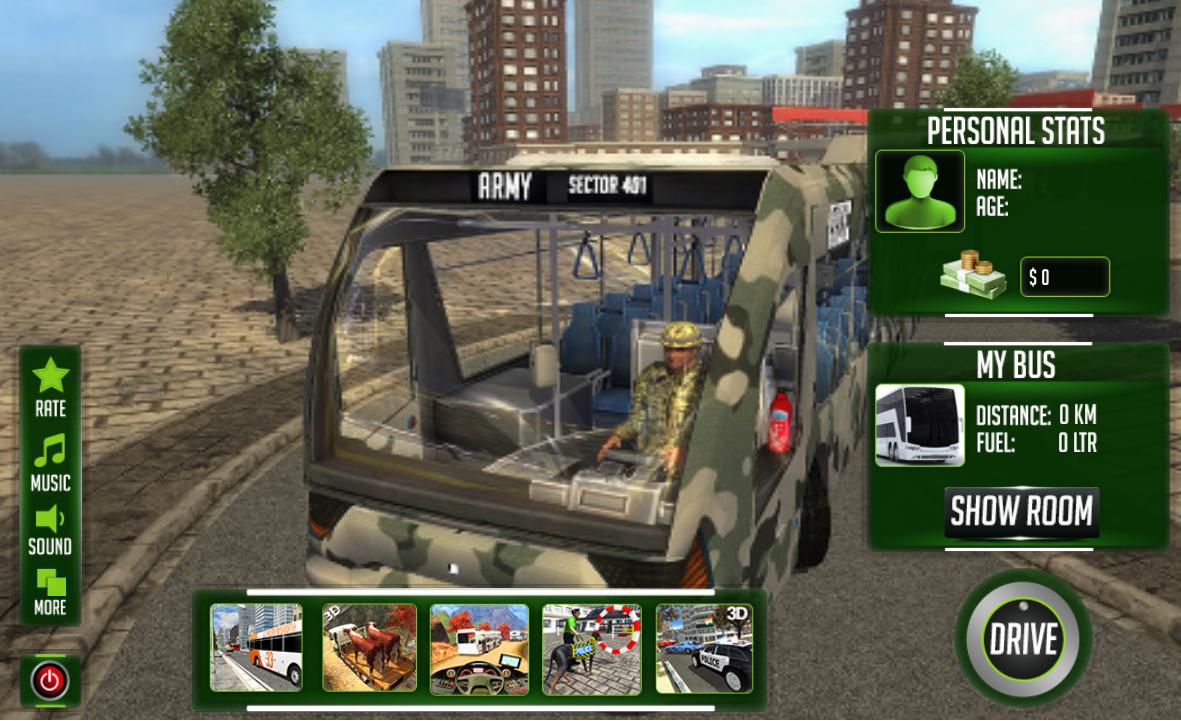This screenshot has height=721, width=1181.
Task: Open the More games option
Action: point(50,583)
